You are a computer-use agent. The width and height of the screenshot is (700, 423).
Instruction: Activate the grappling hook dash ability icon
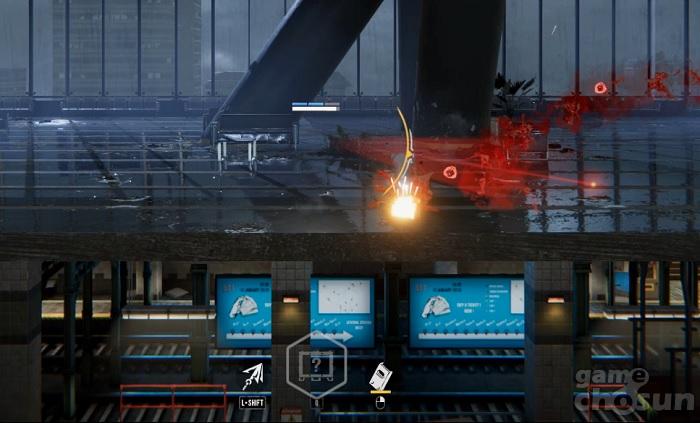(253, 377)
